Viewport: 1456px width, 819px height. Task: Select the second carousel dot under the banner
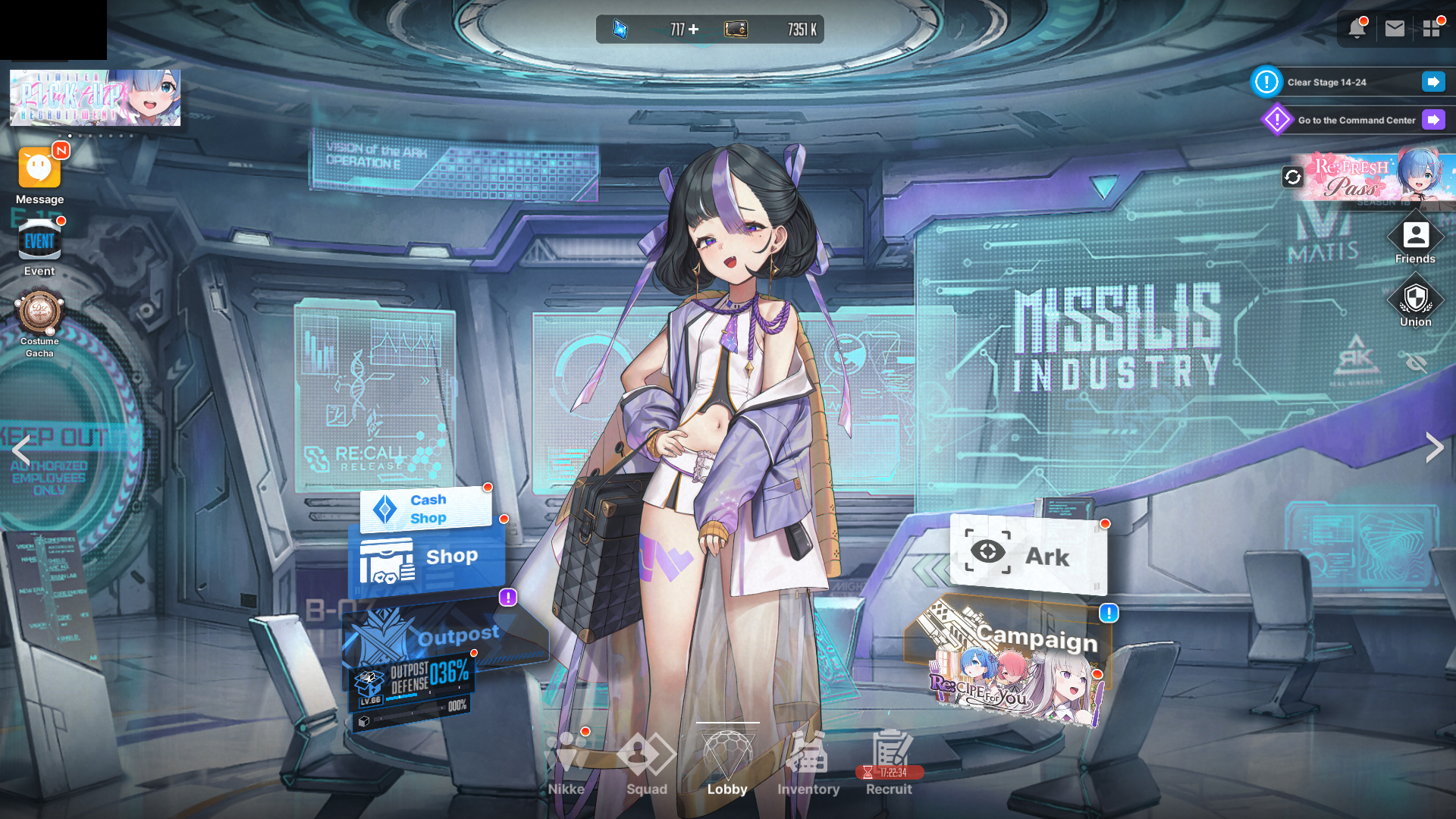70,136
